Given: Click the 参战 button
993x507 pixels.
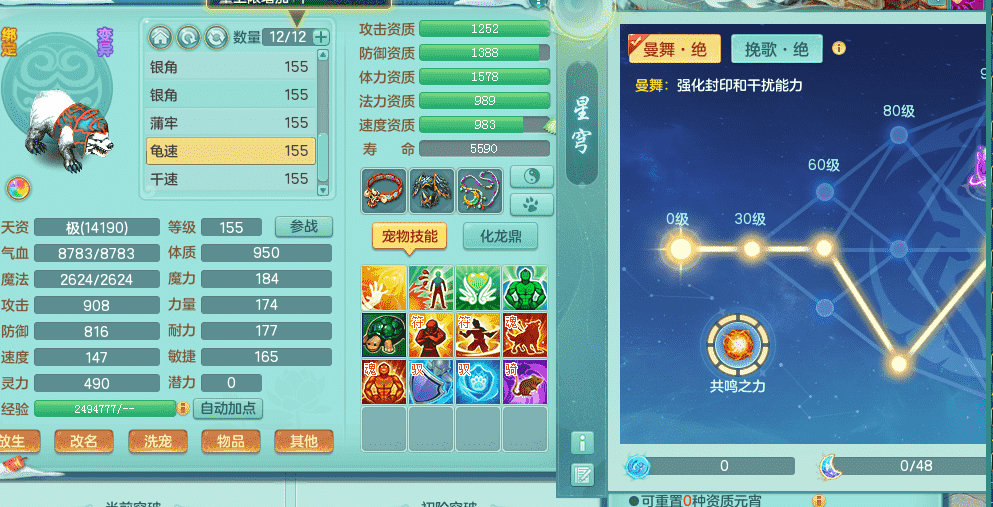Looking at the screenshot, I should click(x=303, y=227).
